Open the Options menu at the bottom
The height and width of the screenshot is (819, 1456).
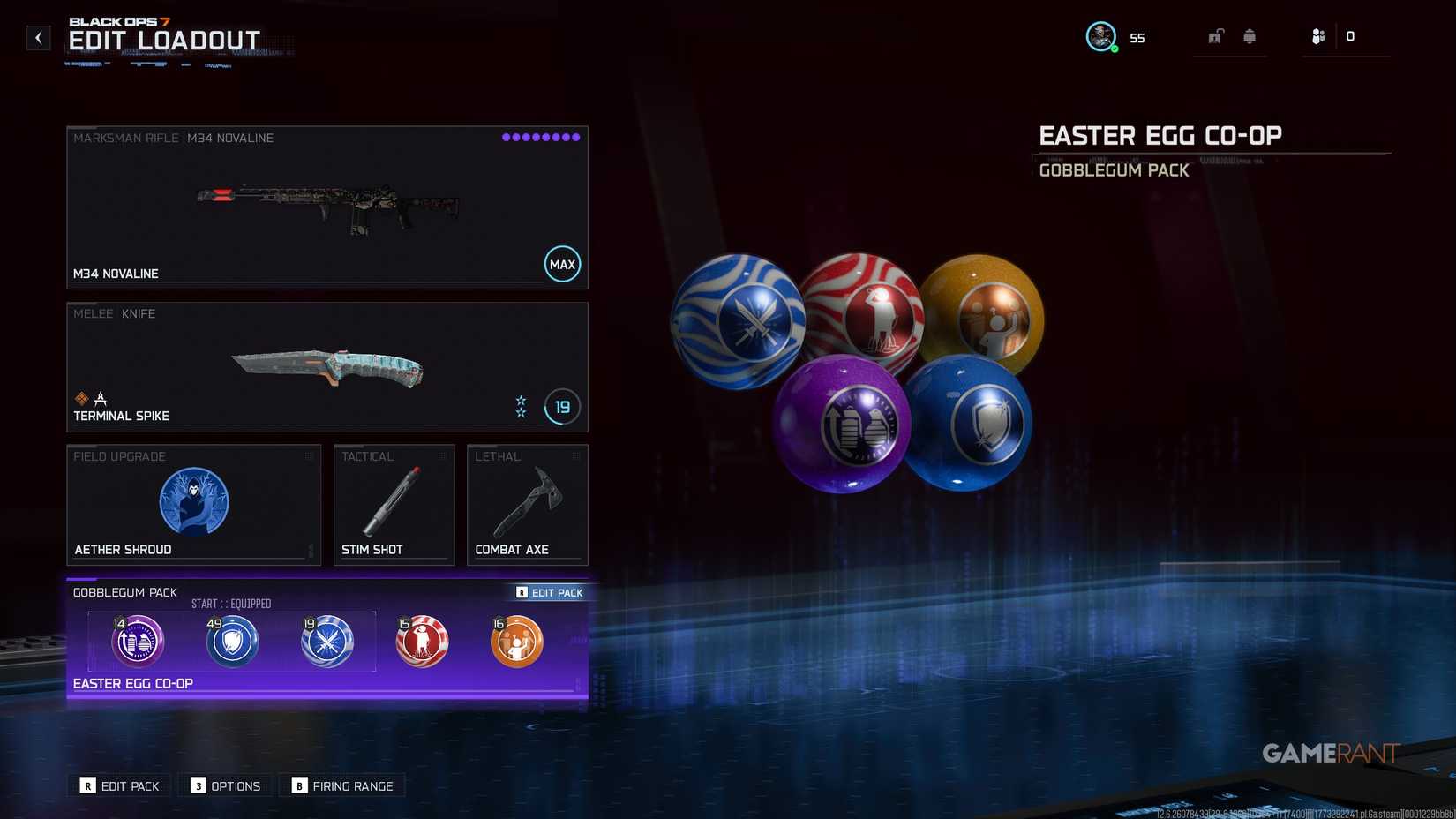(225, 785)
